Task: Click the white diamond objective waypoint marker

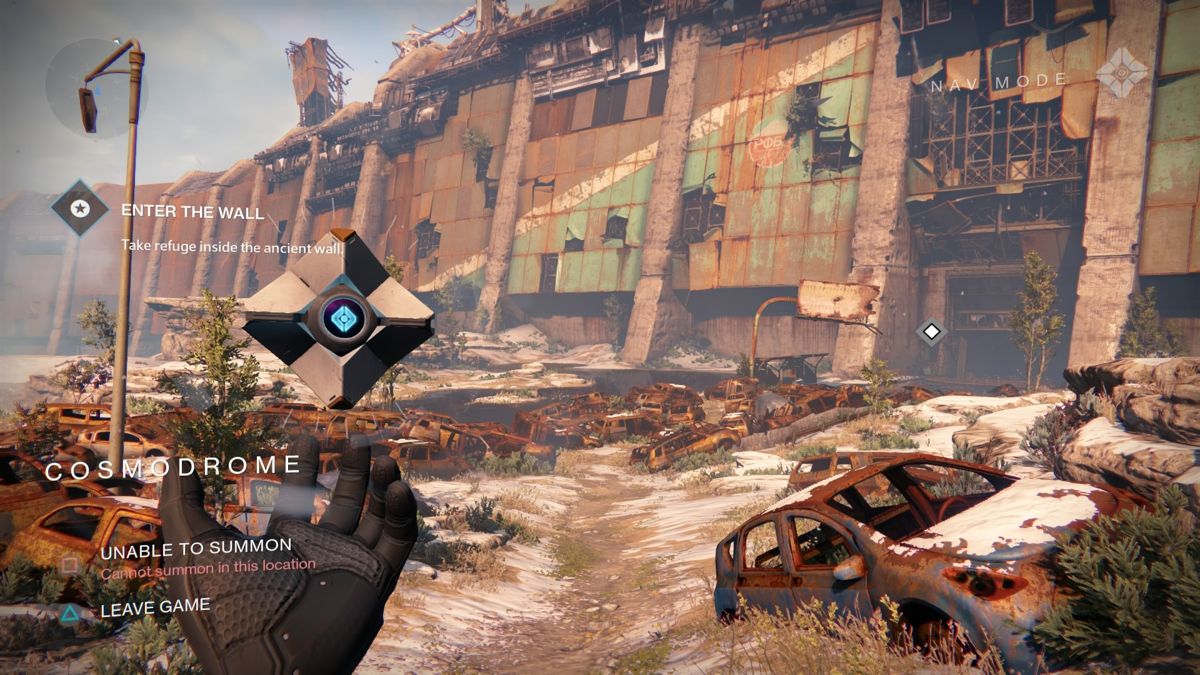Action: (931, 331)
